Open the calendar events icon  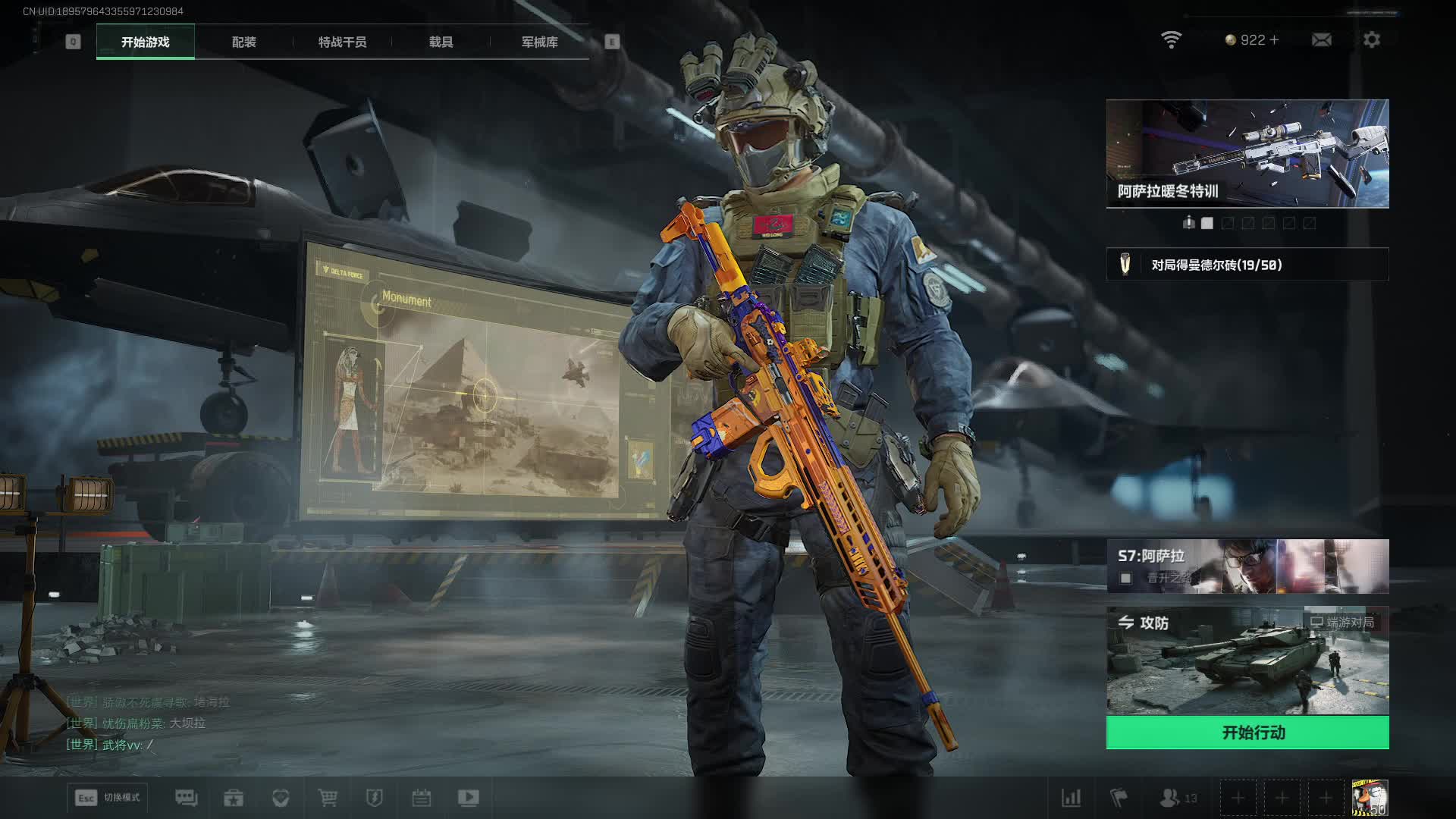point(421,797)
